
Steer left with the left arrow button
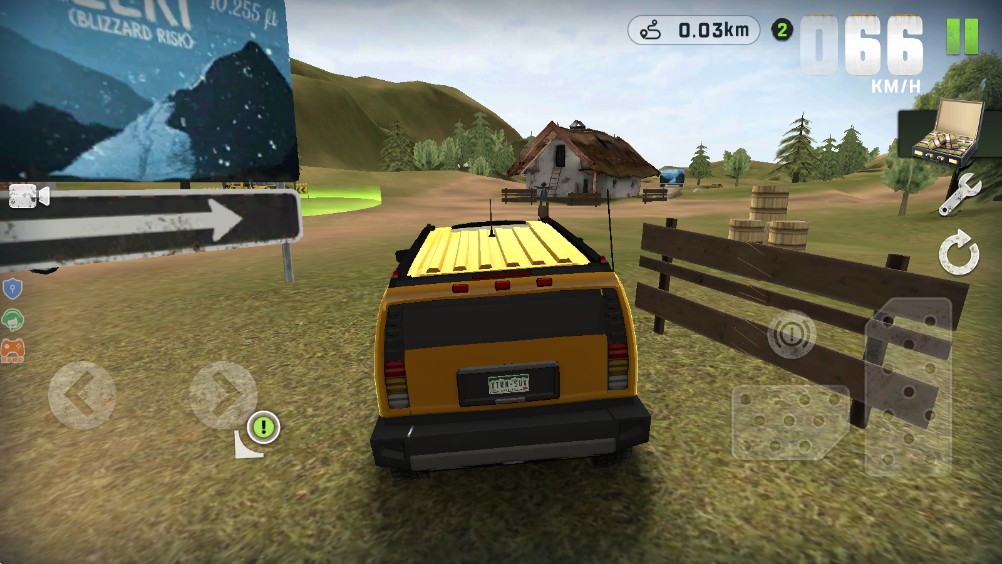coord(81,395)
